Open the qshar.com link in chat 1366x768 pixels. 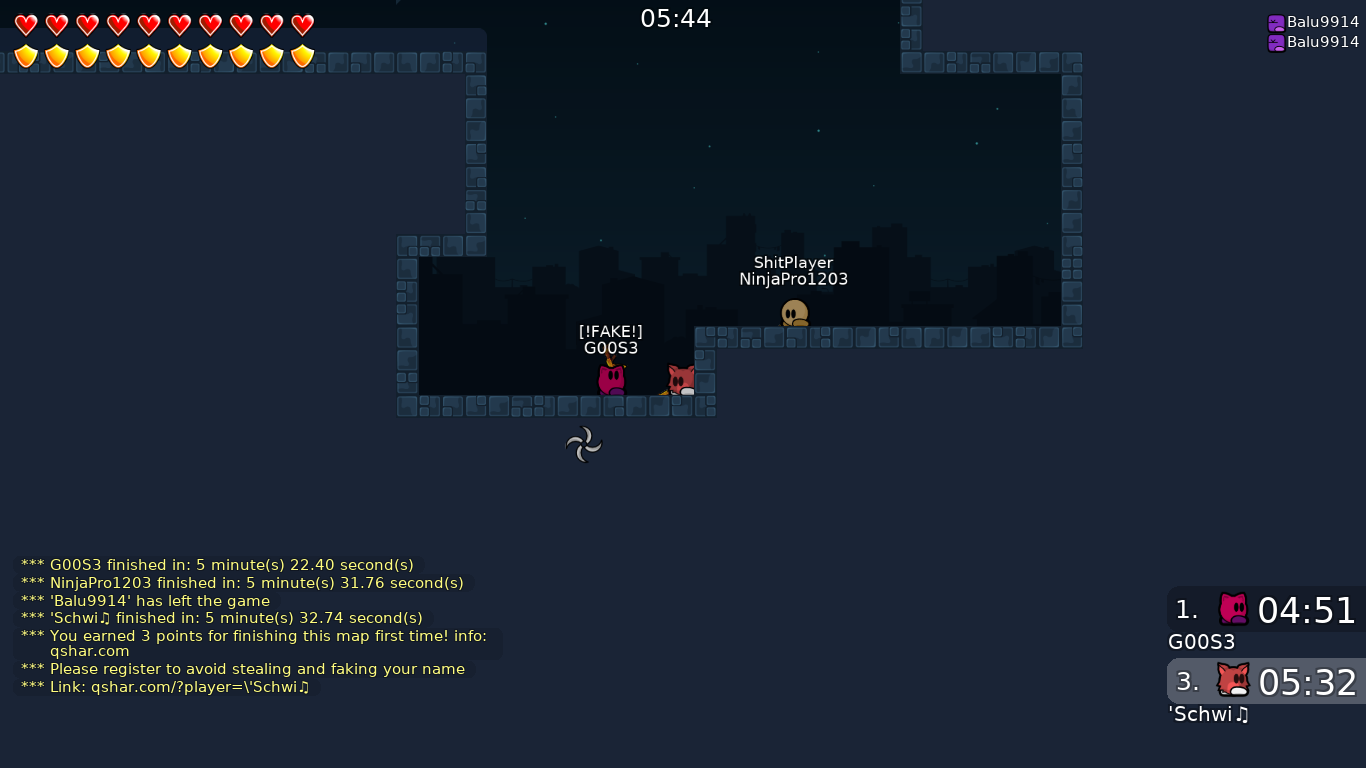coord(92,650)
